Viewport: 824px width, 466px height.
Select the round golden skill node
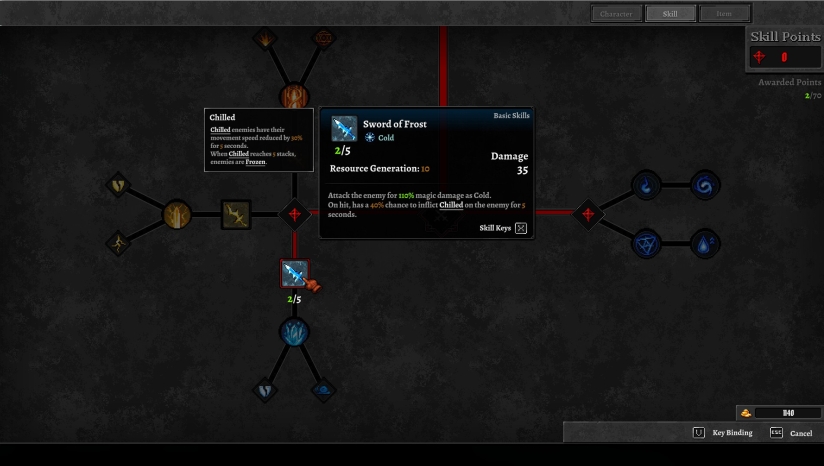tap(176, 213)
